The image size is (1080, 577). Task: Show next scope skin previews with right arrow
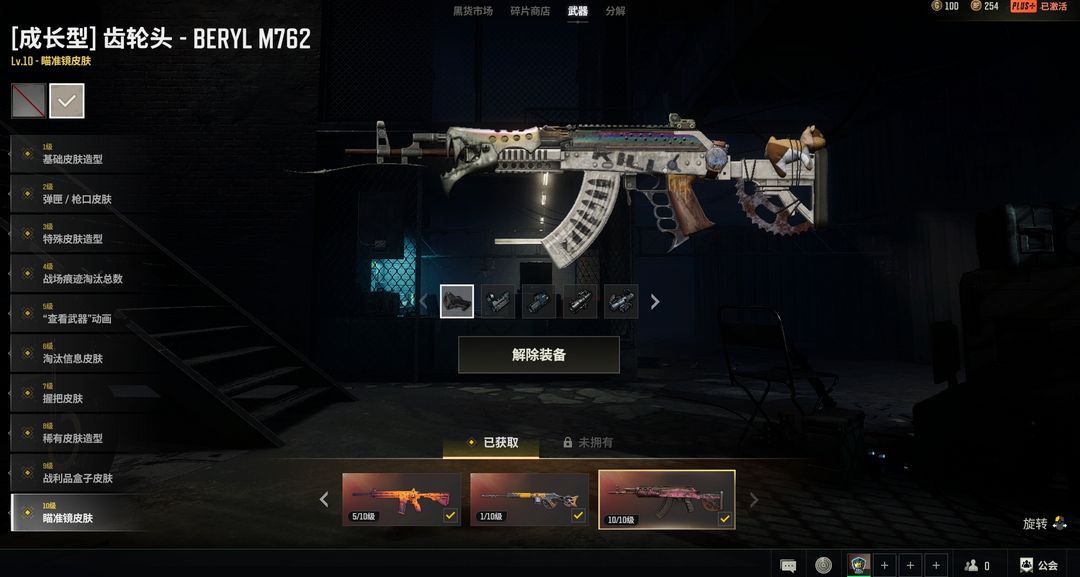click(655, 301)
